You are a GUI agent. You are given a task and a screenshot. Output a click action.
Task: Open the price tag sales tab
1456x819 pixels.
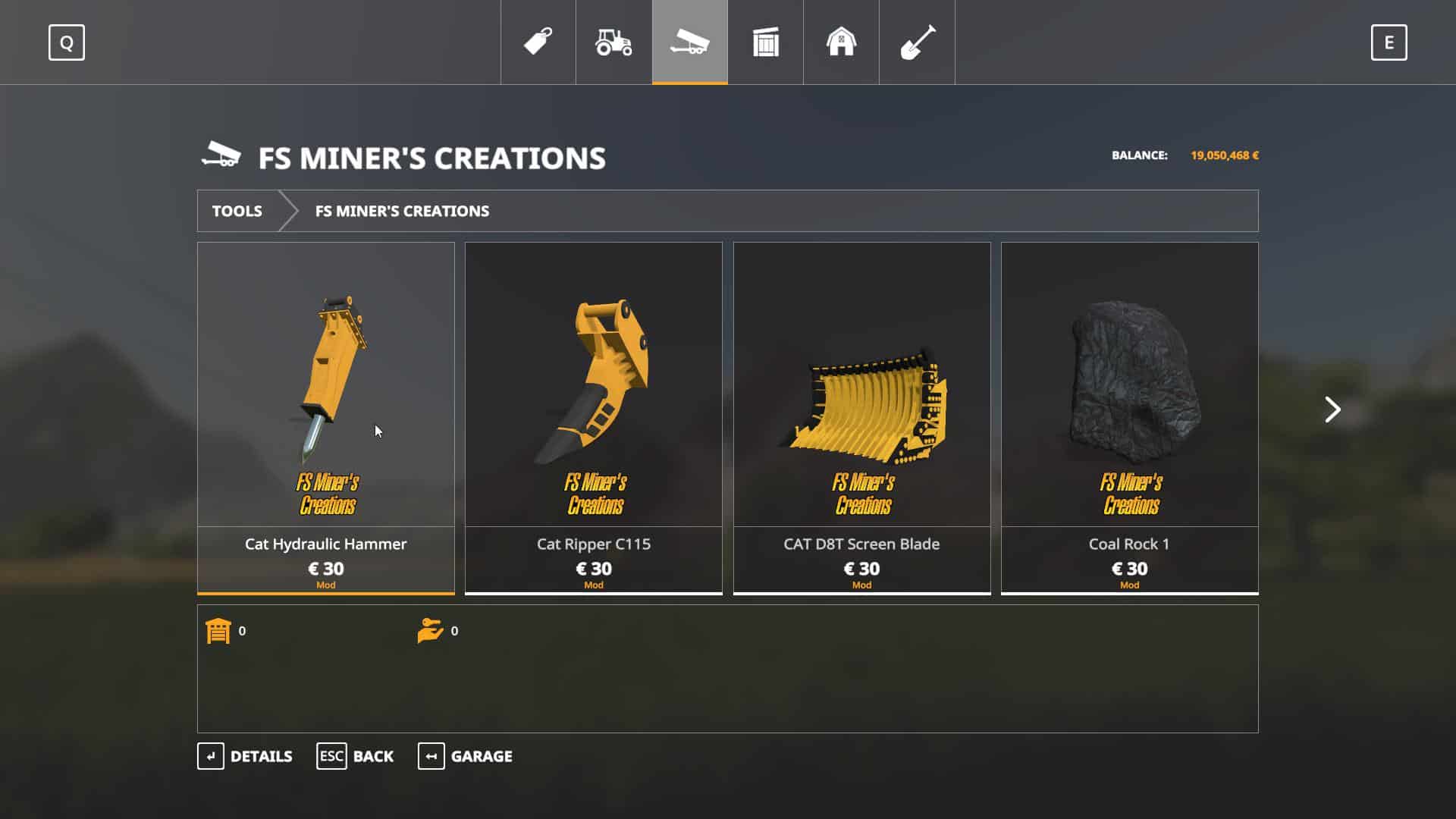(x=538, y=42)
